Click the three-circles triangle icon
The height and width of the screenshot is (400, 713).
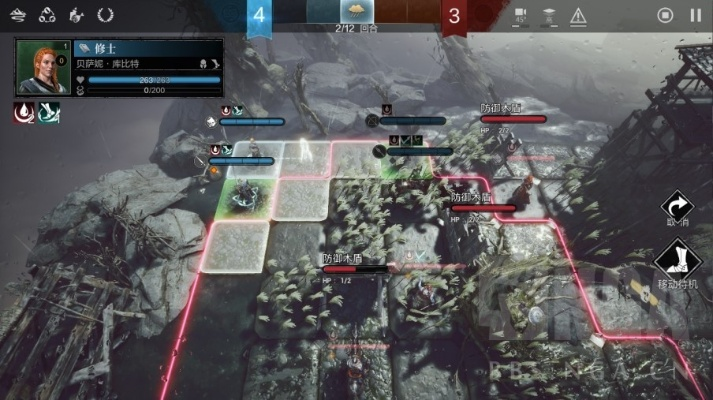point(46,15)
